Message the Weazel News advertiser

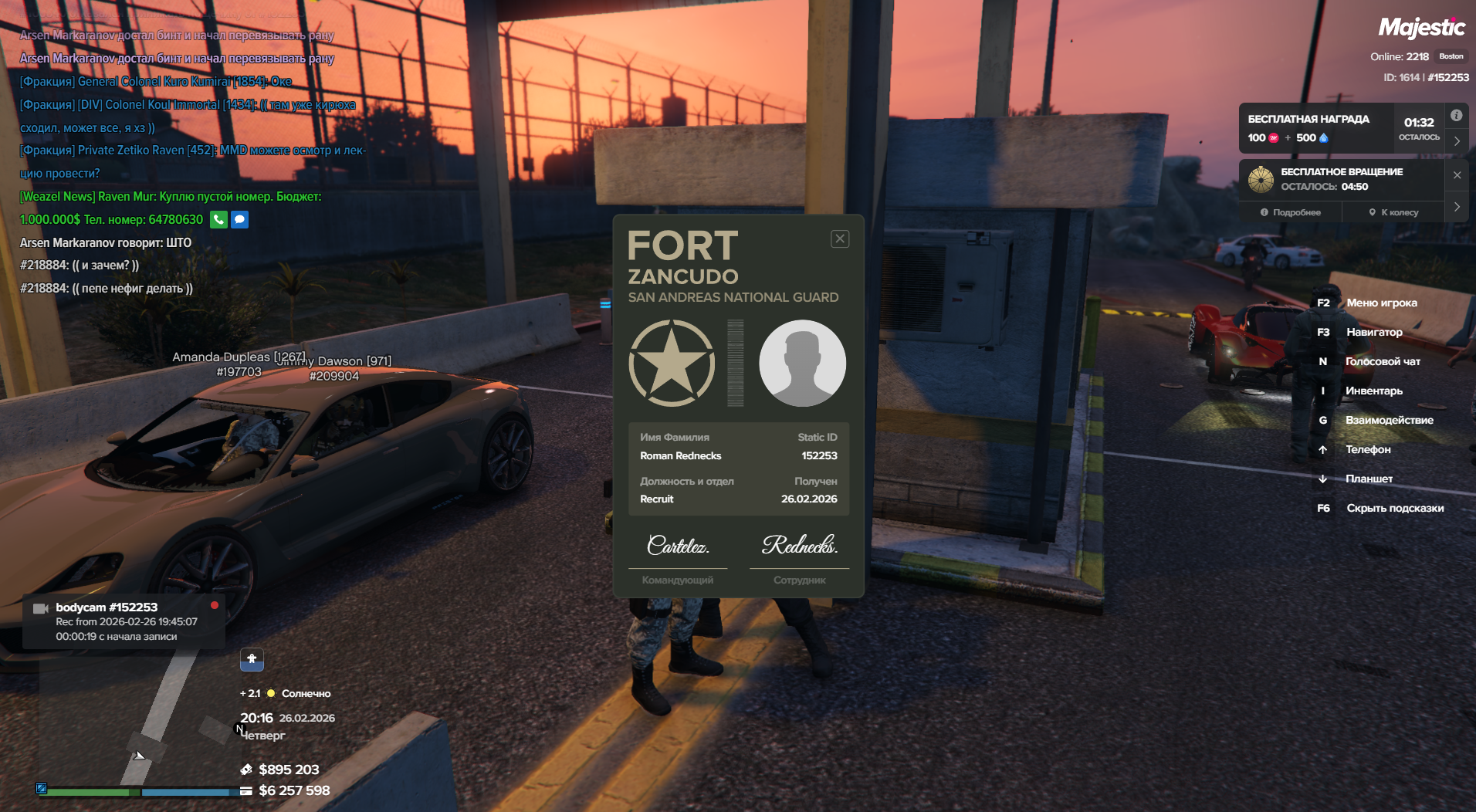(240, 220)
